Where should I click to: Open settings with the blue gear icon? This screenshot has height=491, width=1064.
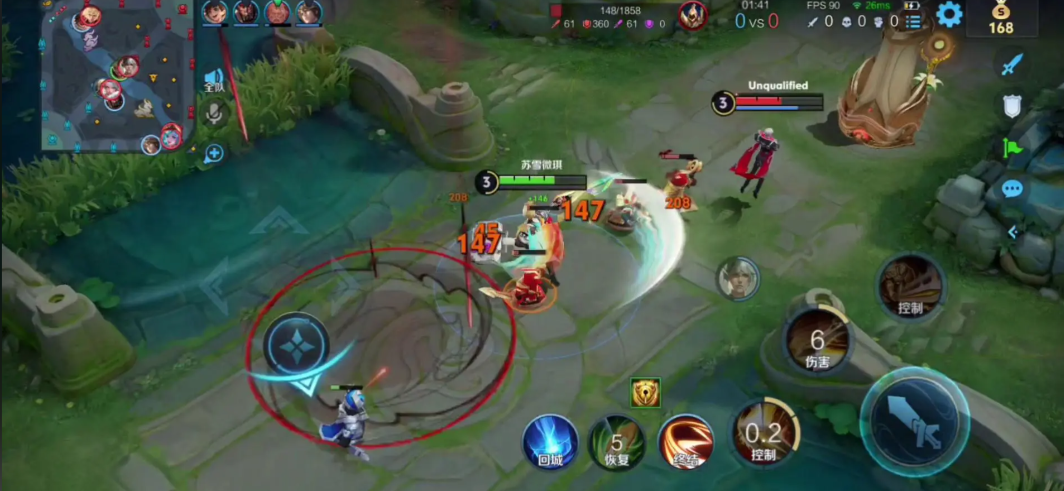tap(948, 15)
